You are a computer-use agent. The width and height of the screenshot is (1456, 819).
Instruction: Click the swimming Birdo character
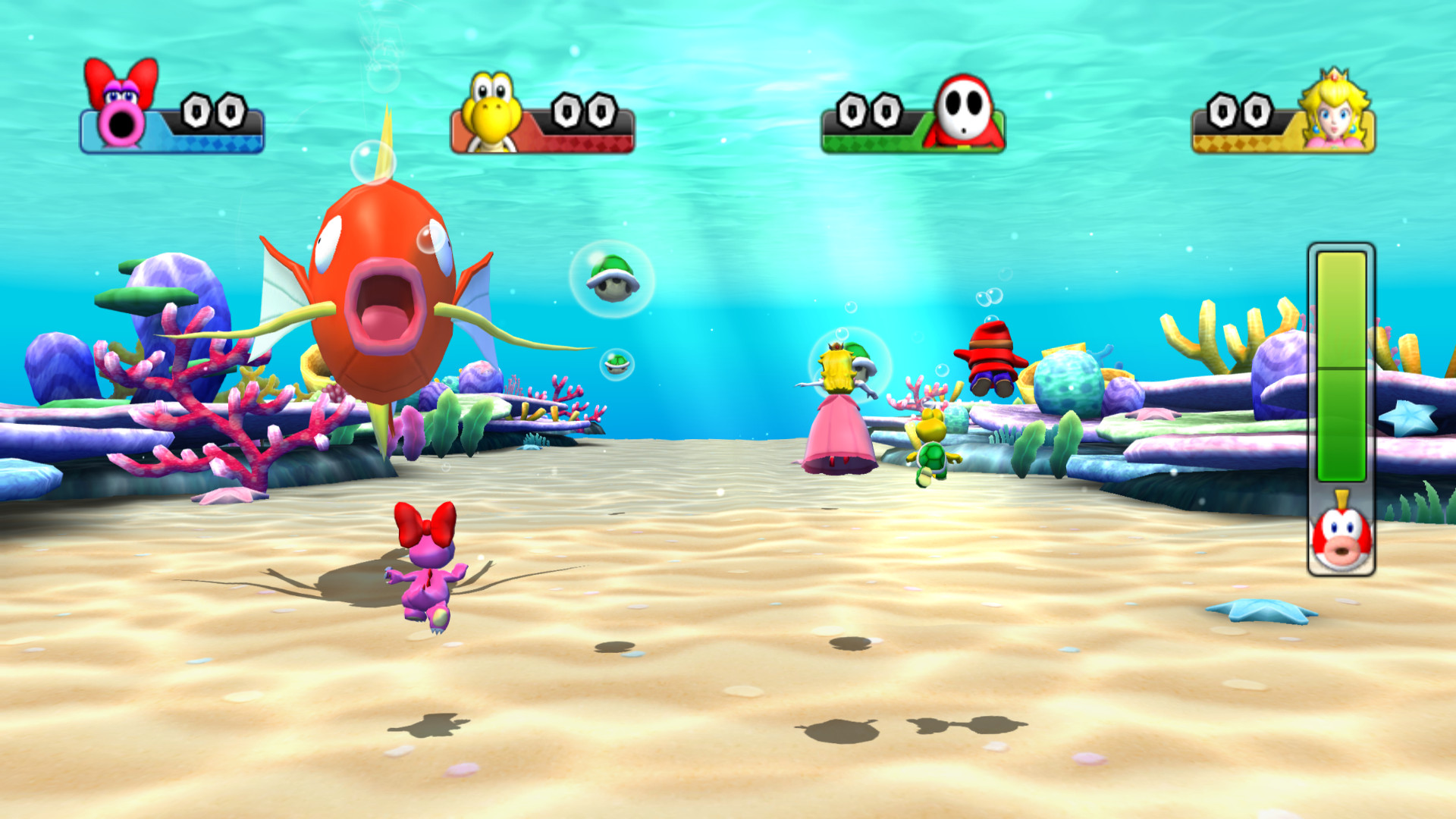point(430,580)
